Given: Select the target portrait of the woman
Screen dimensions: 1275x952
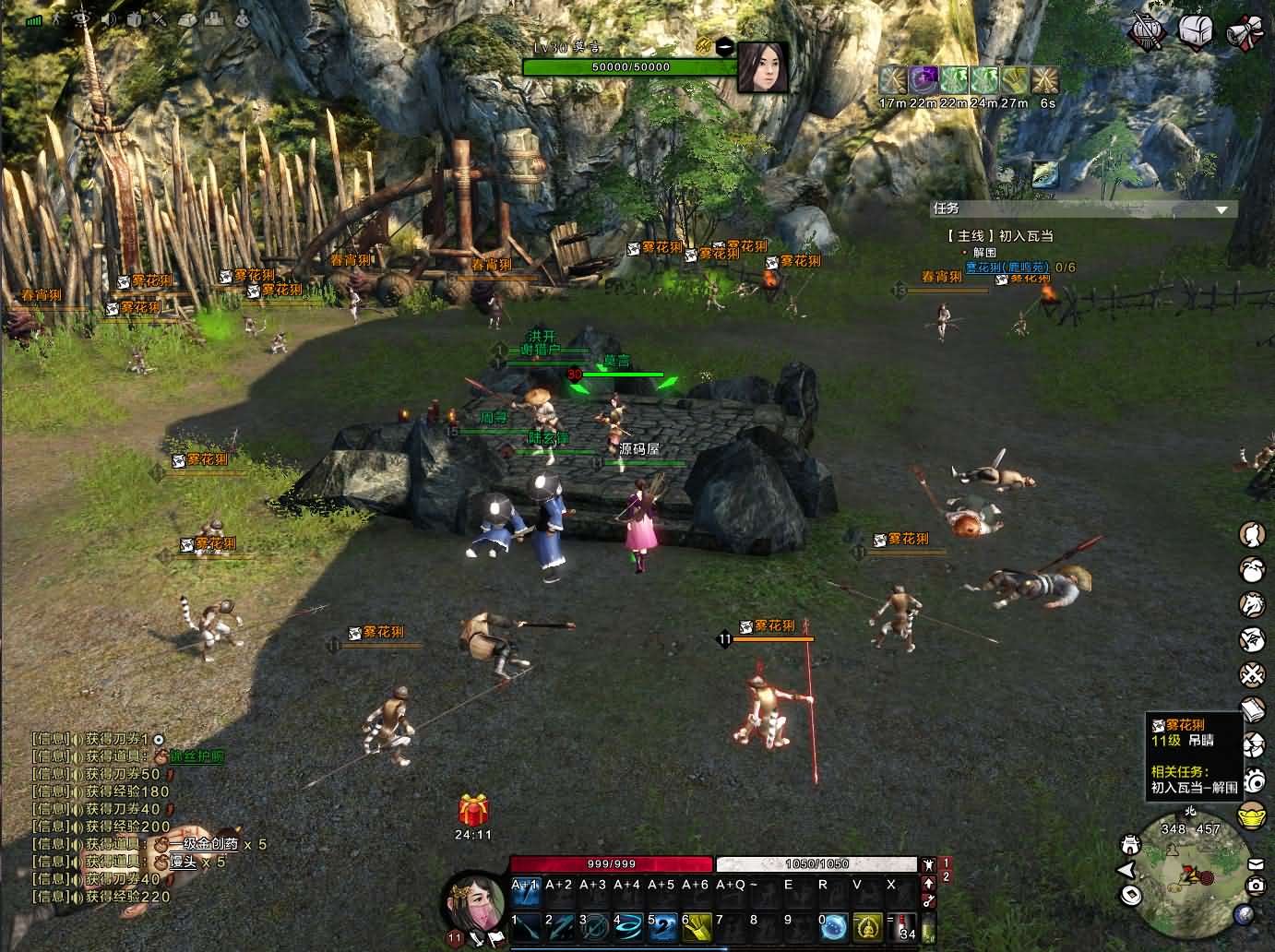Looking at the screenshot, I should (763, 67).
